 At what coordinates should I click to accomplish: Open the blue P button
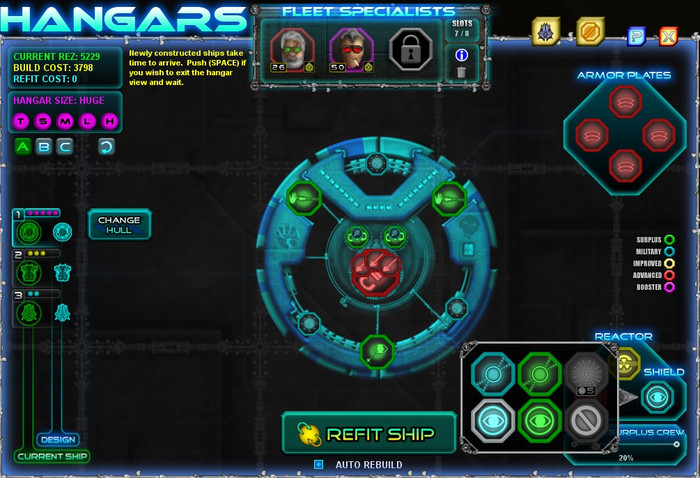pos(636,37)
